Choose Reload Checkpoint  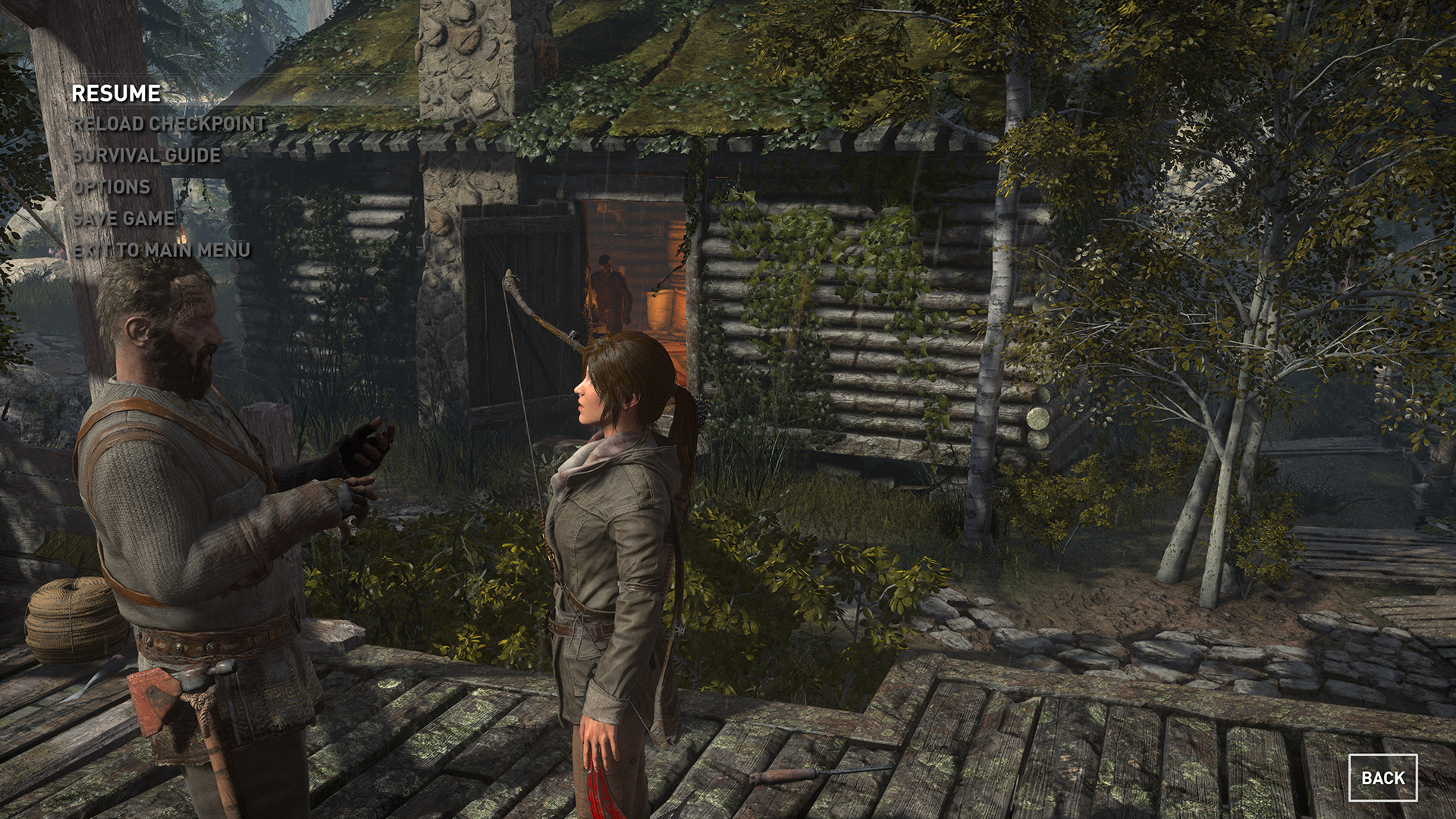168,124
